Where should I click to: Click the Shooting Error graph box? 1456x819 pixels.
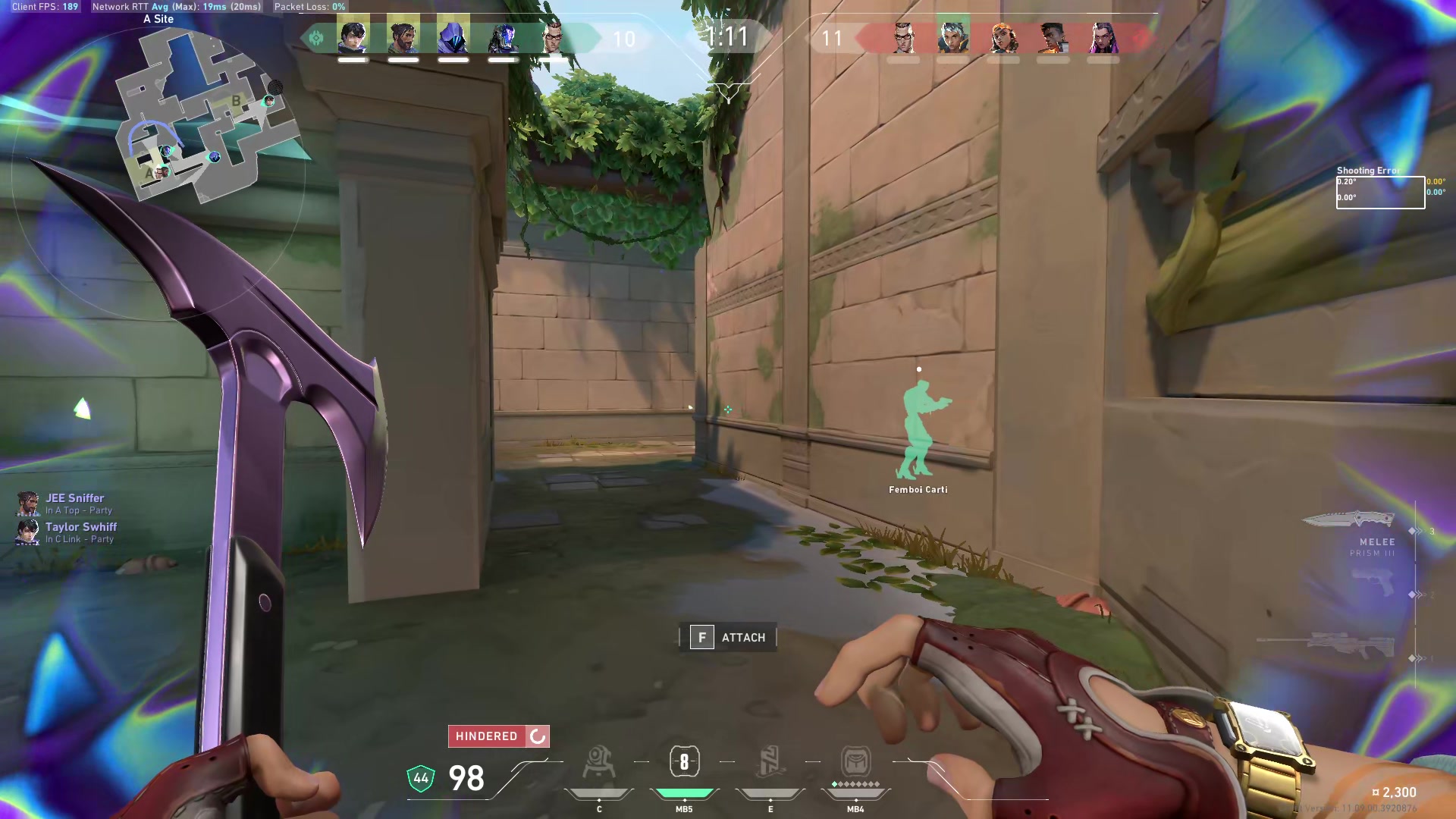coord(1380,193)
